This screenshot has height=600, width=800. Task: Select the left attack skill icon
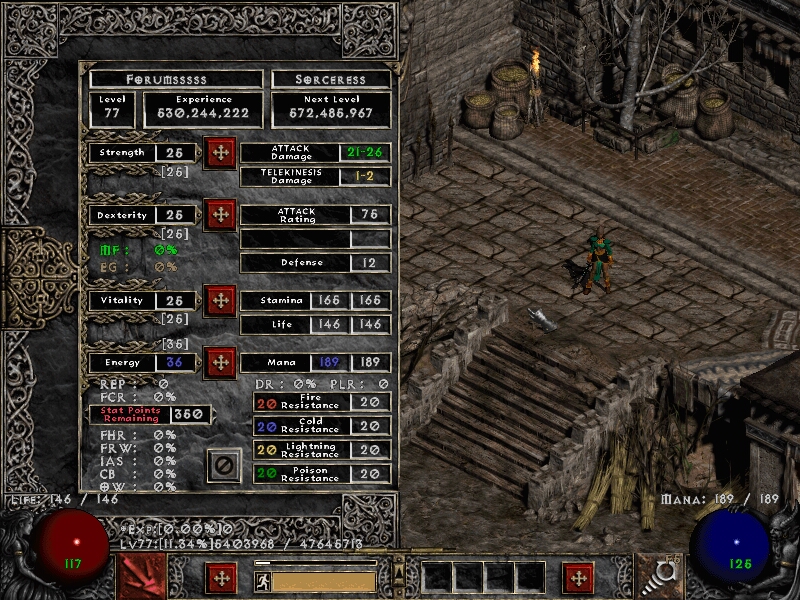pyautogui.click(x=142, y=577)
